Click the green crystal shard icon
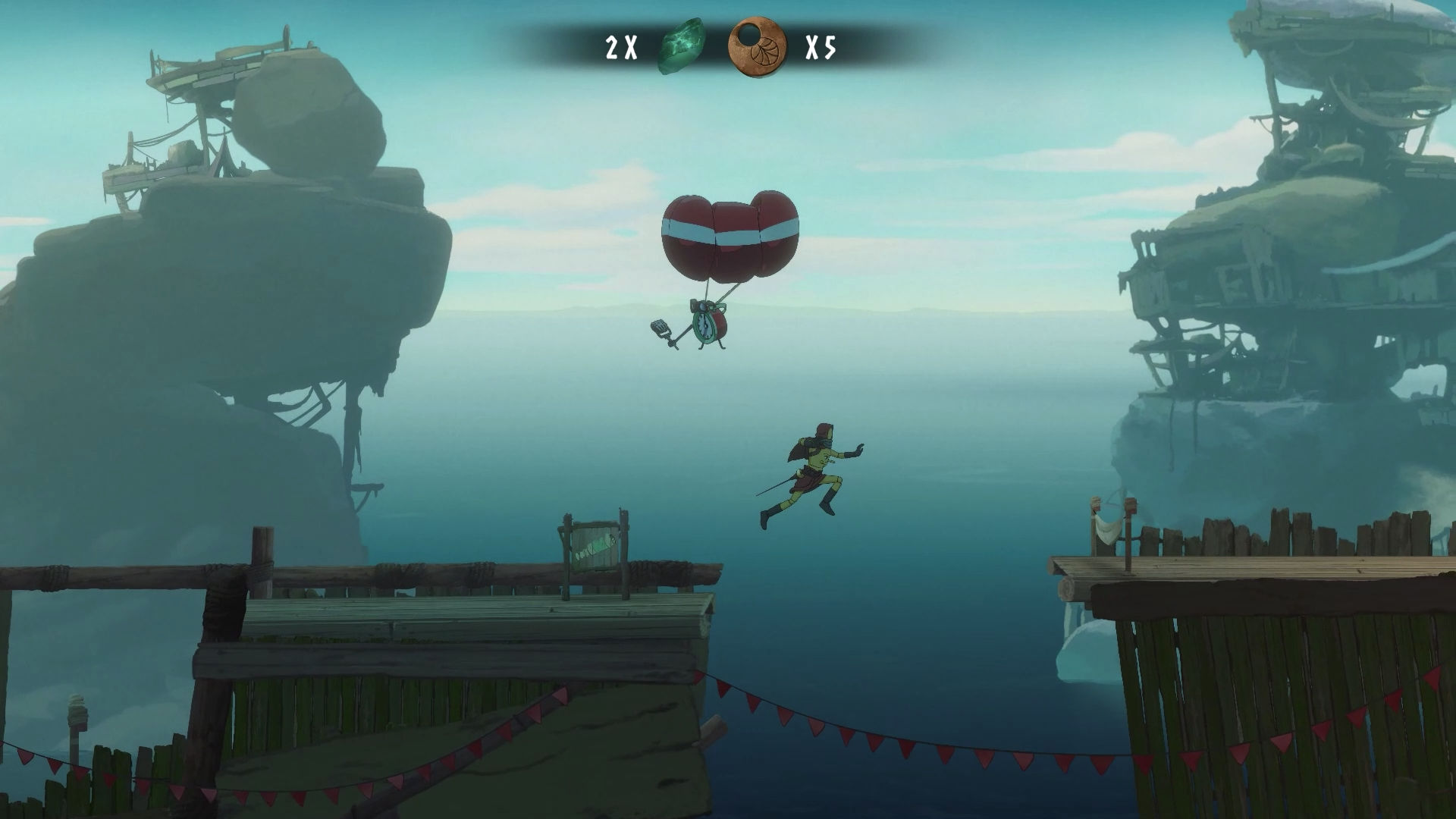Screen dimensions: 1456x819 [x=682, y=47]
